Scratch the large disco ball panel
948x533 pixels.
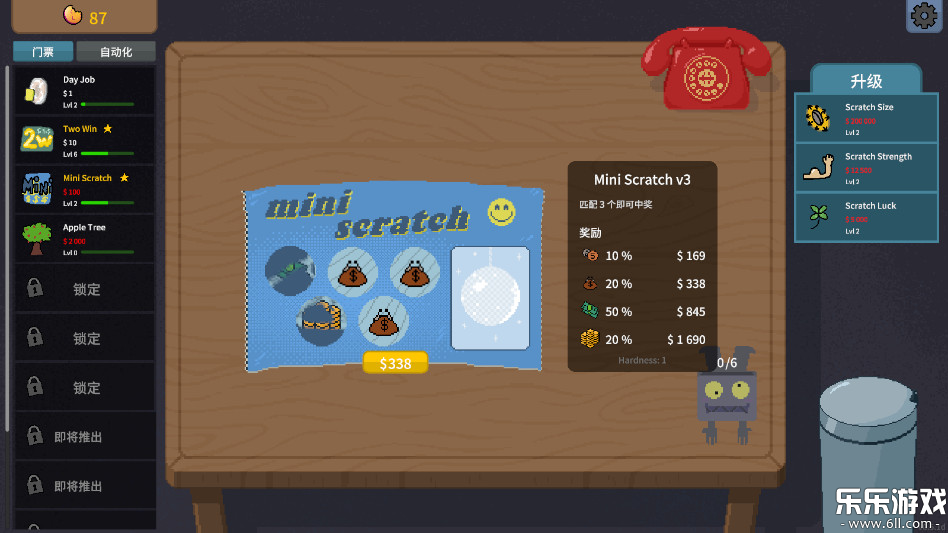[490, 298]
